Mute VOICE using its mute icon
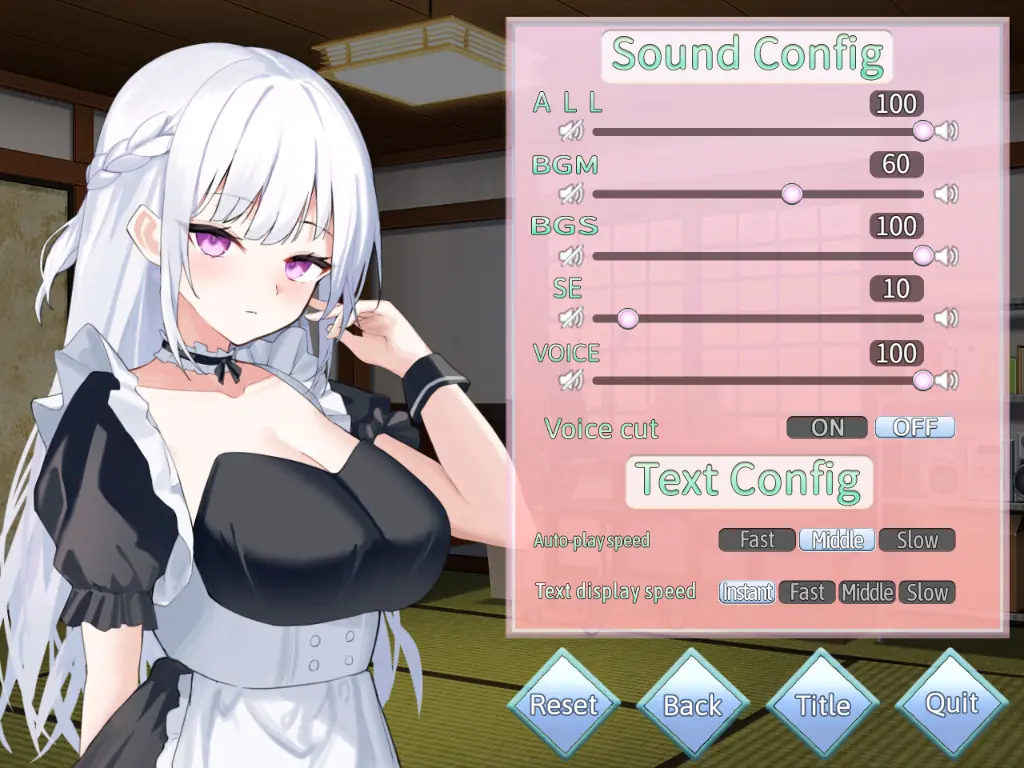The image size is (1024, 768). point(571,380)
